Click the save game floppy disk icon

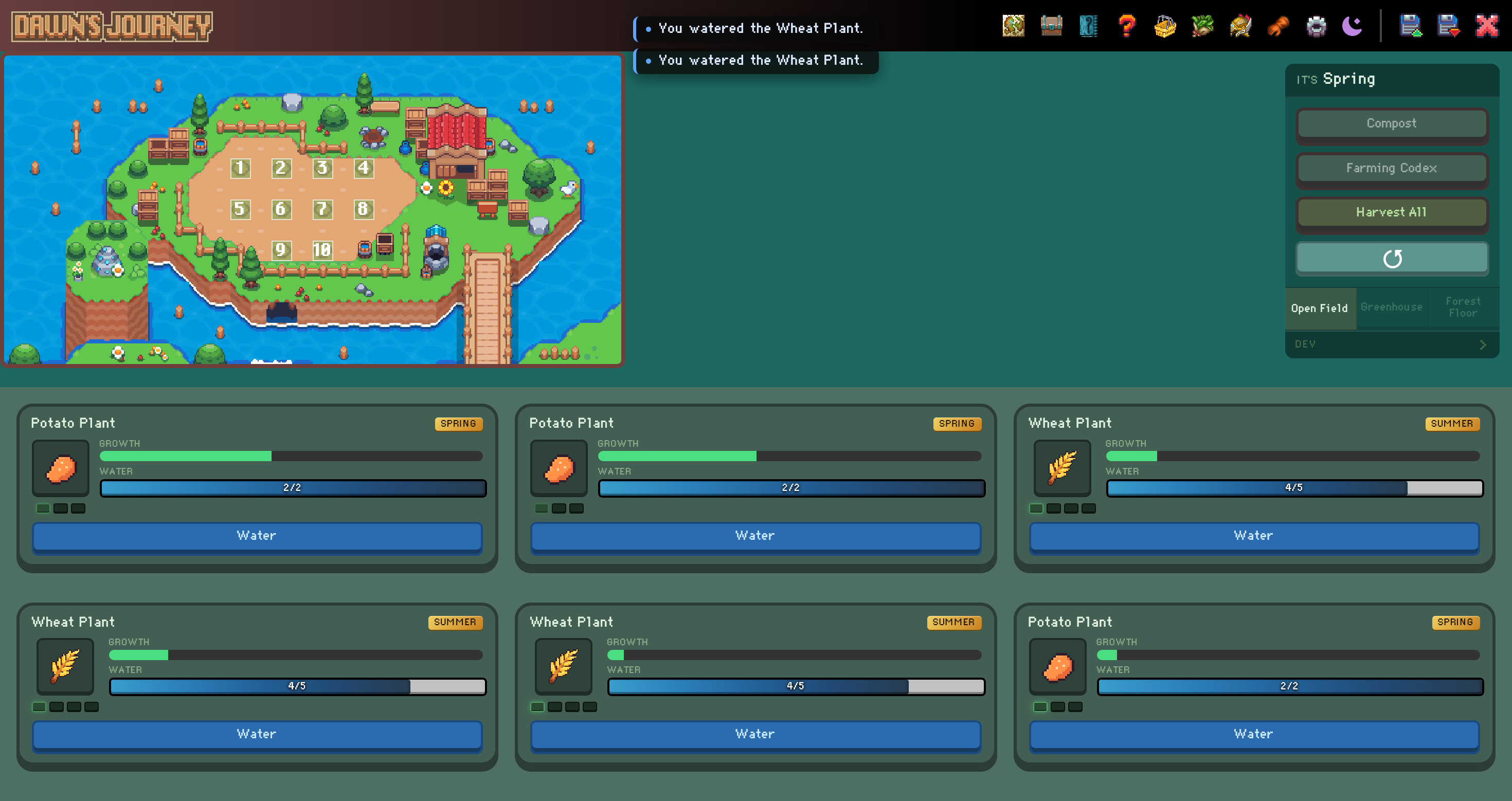pos(1412,26)
